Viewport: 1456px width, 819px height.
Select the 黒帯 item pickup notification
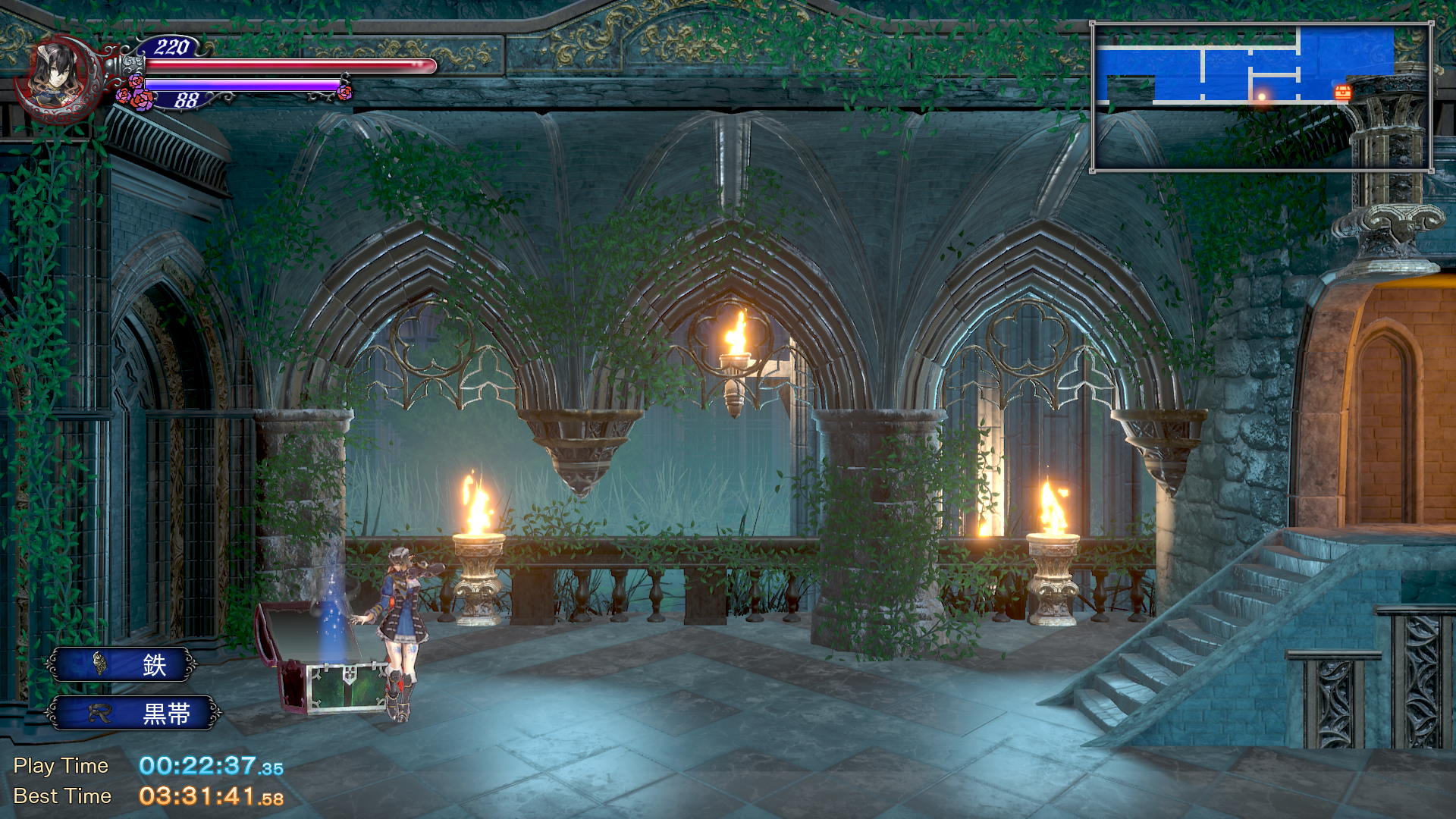133,714
